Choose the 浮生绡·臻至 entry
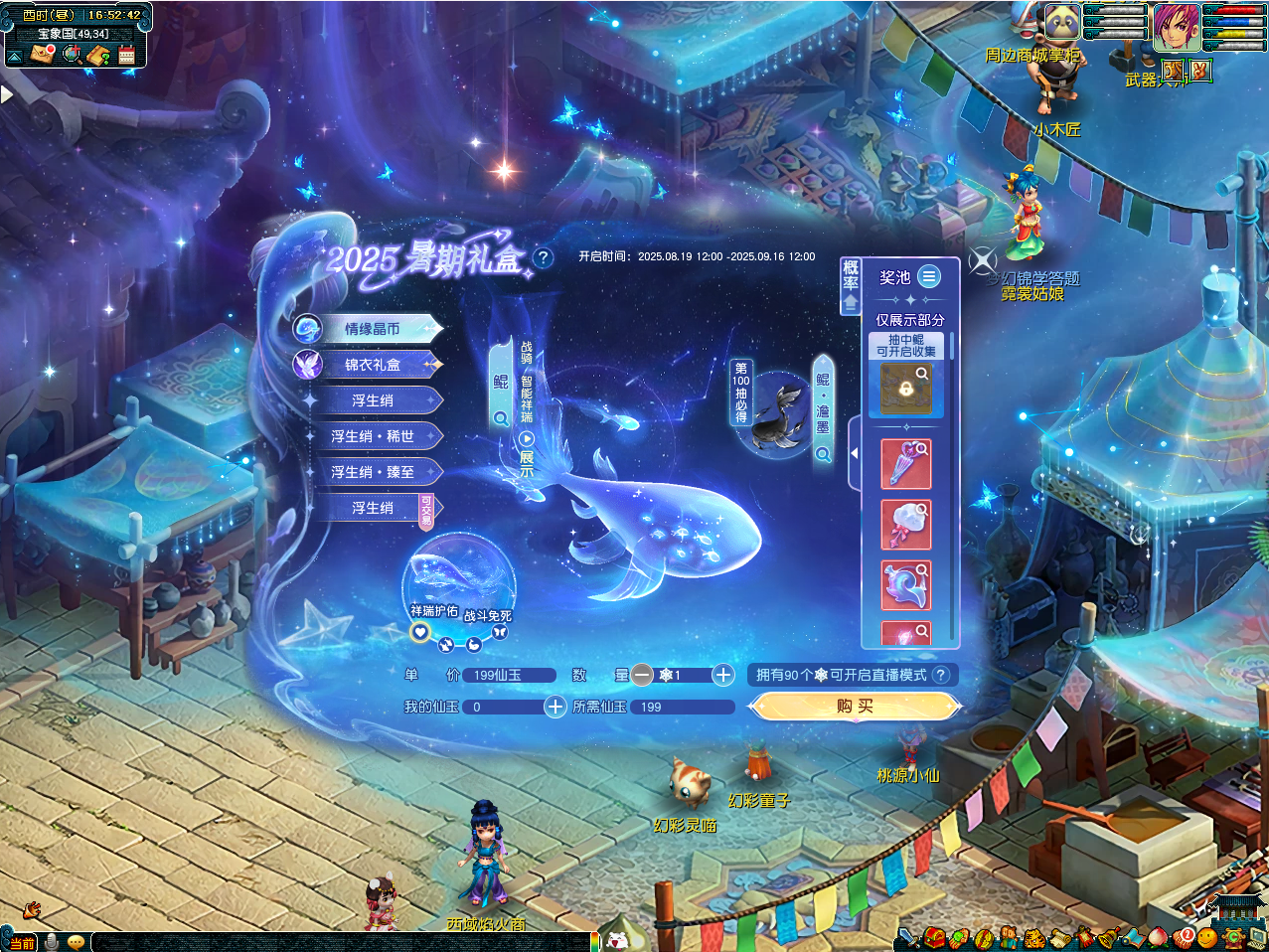The width and height of the screenshot is (1269, 952). pyautogui.click(x=372, y=472)
